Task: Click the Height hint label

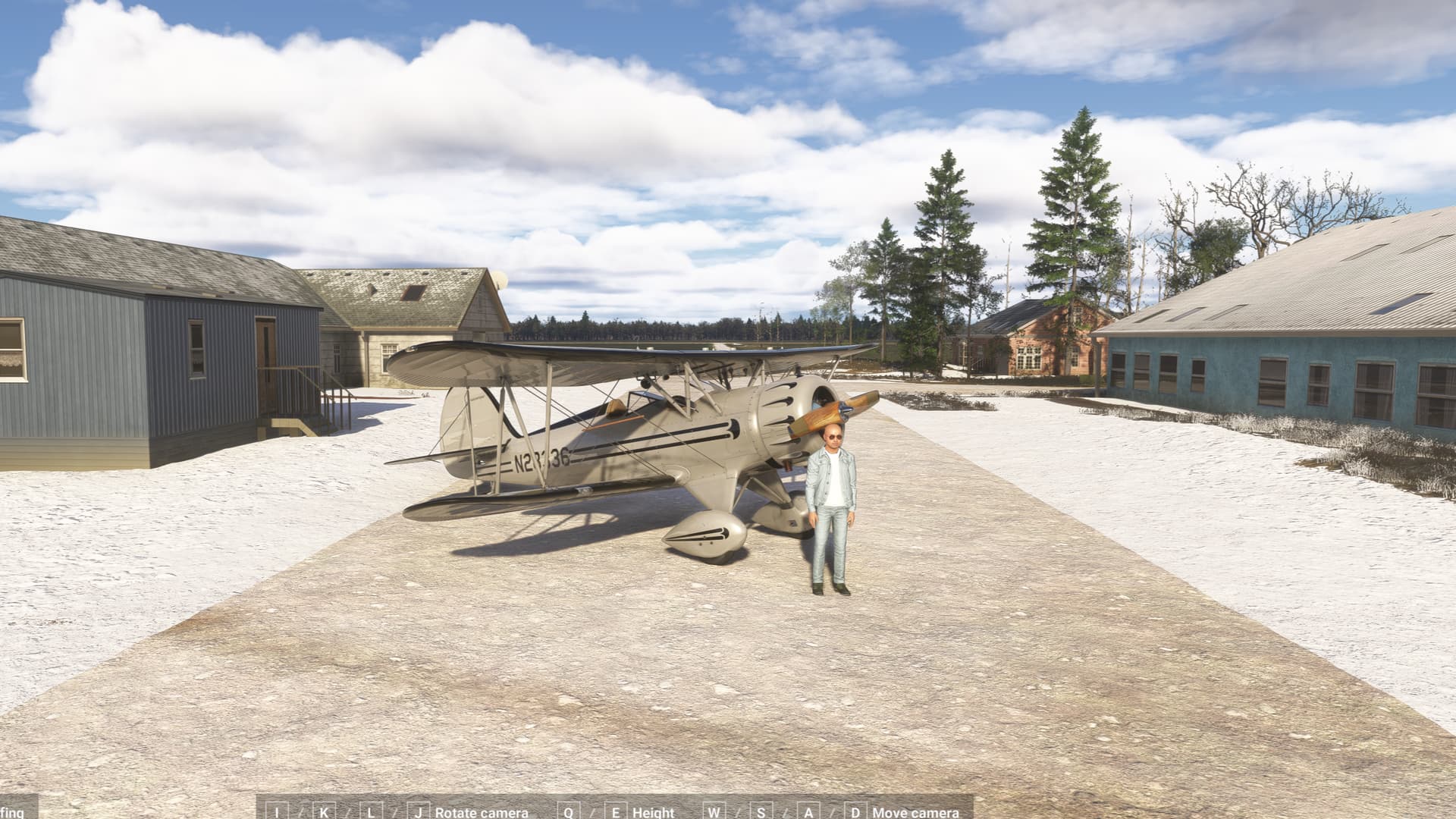Action: pyautogui.click(x=653, y=812)
